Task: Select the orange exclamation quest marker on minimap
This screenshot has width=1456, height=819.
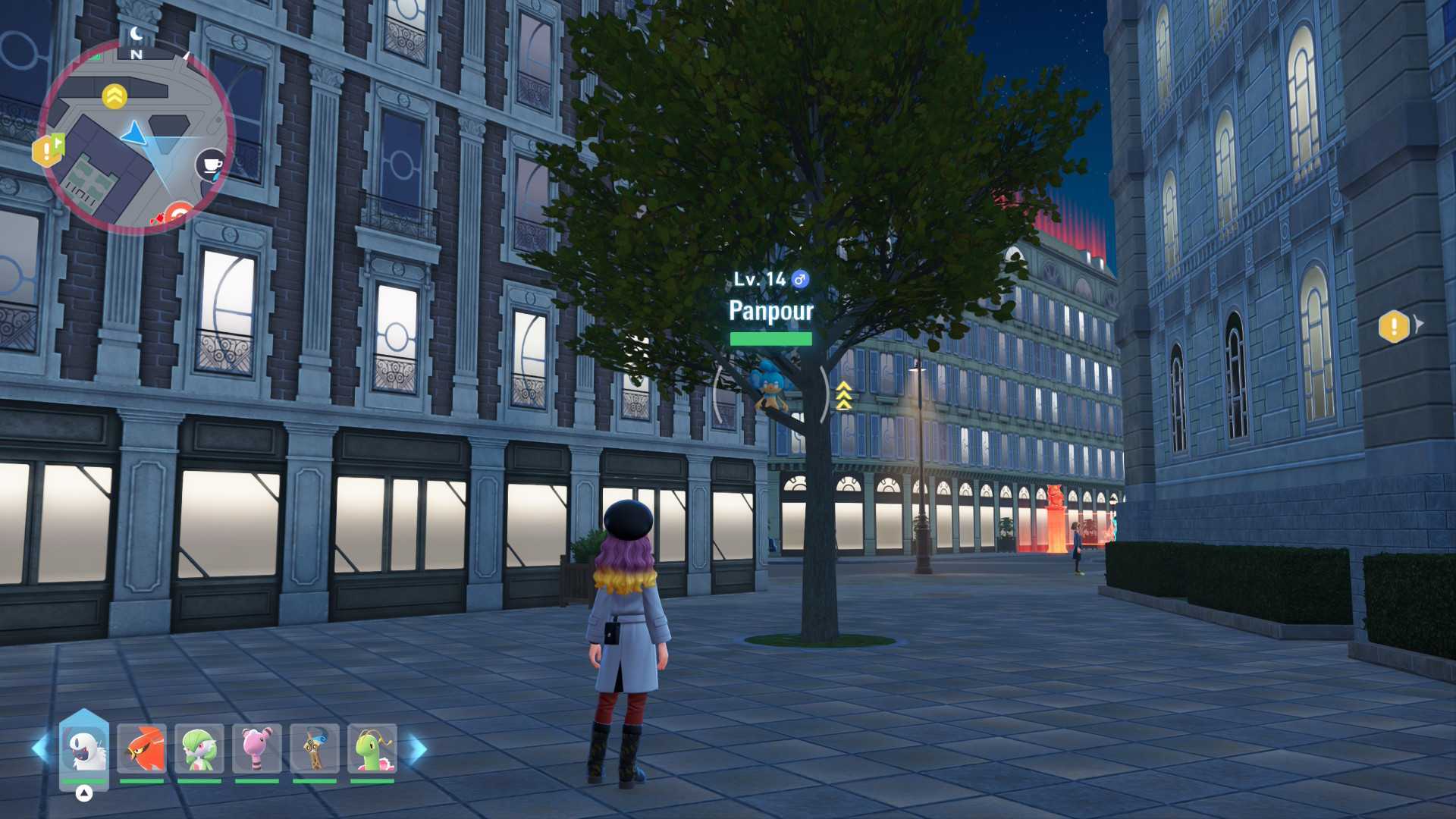Action: point(48,150)
